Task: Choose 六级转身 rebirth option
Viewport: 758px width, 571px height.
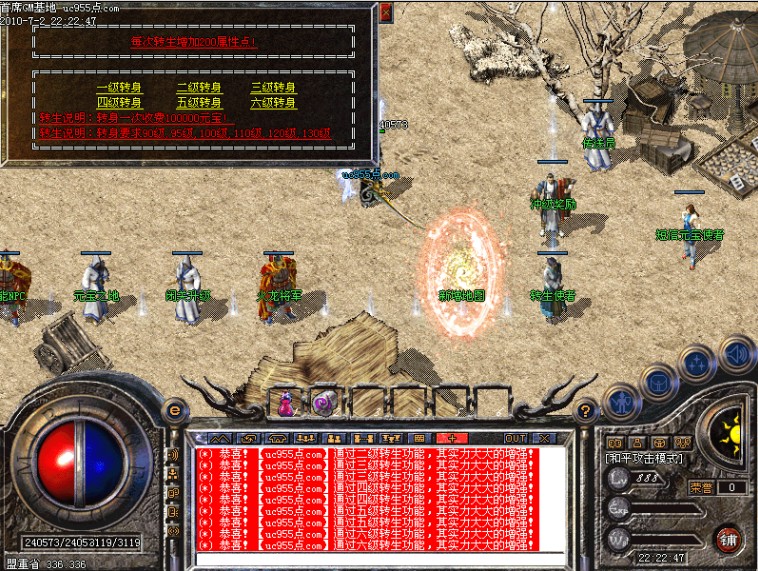Action: click(274, 102)
